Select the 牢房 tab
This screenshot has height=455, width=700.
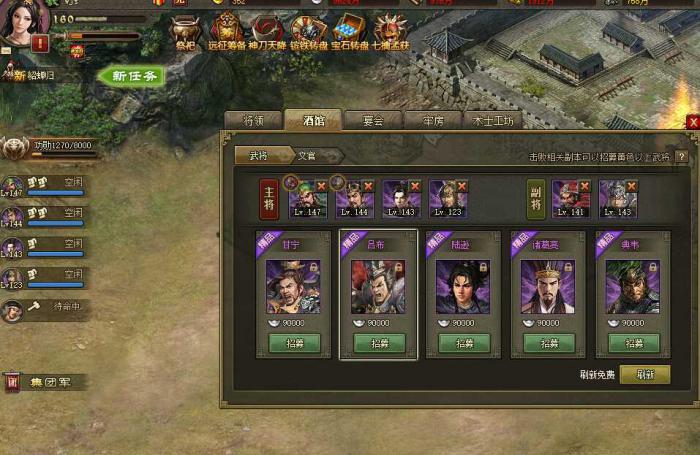pyautogui.click(x=432, y=120)
